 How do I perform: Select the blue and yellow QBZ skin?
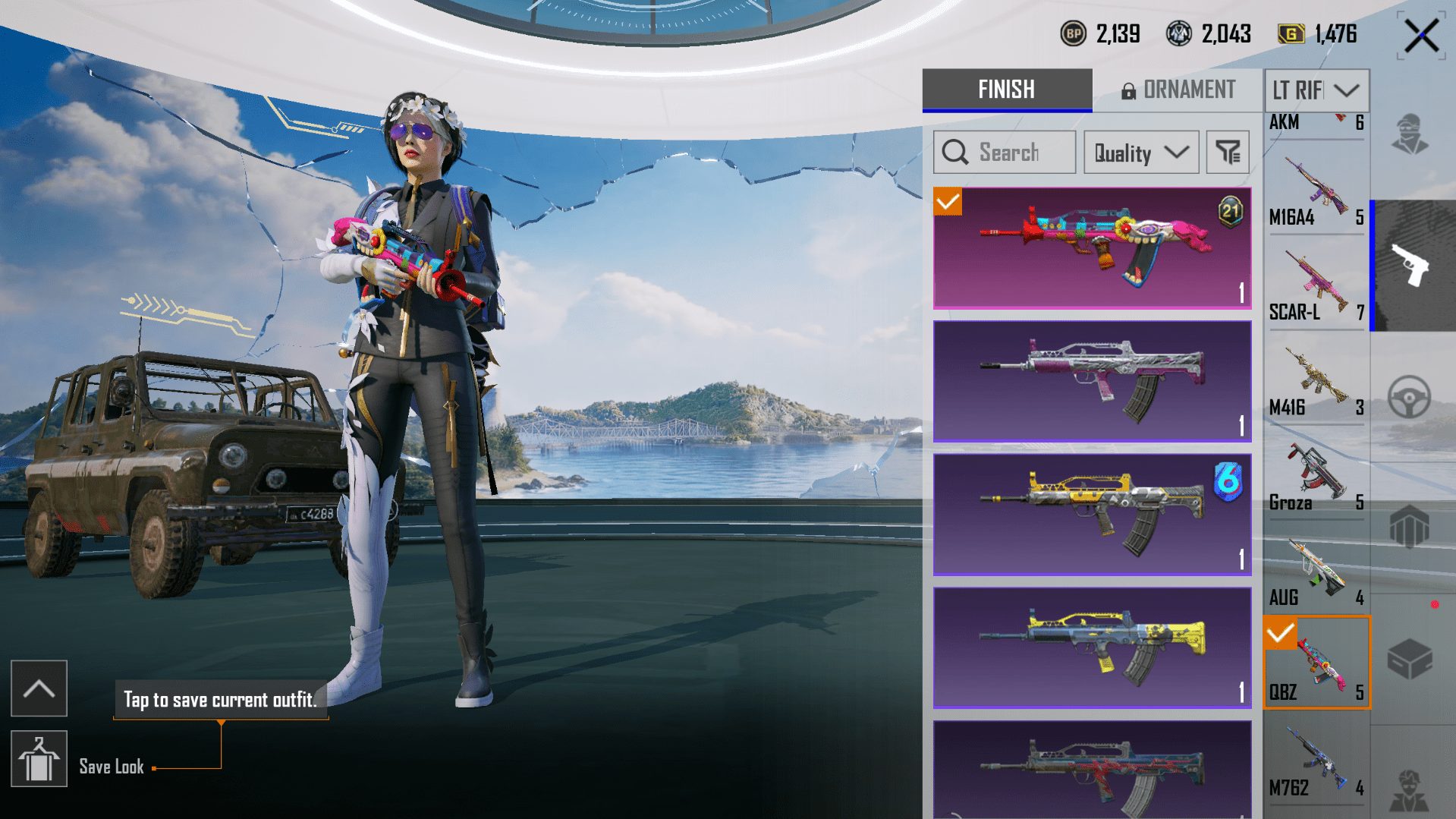coord(1091,647)
